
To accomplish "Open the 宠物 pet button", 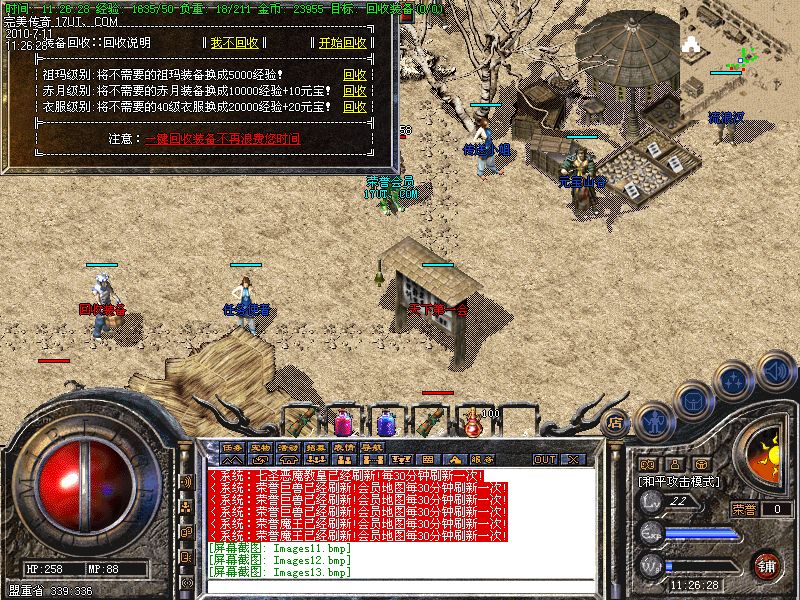I will (x=260, y=446).
